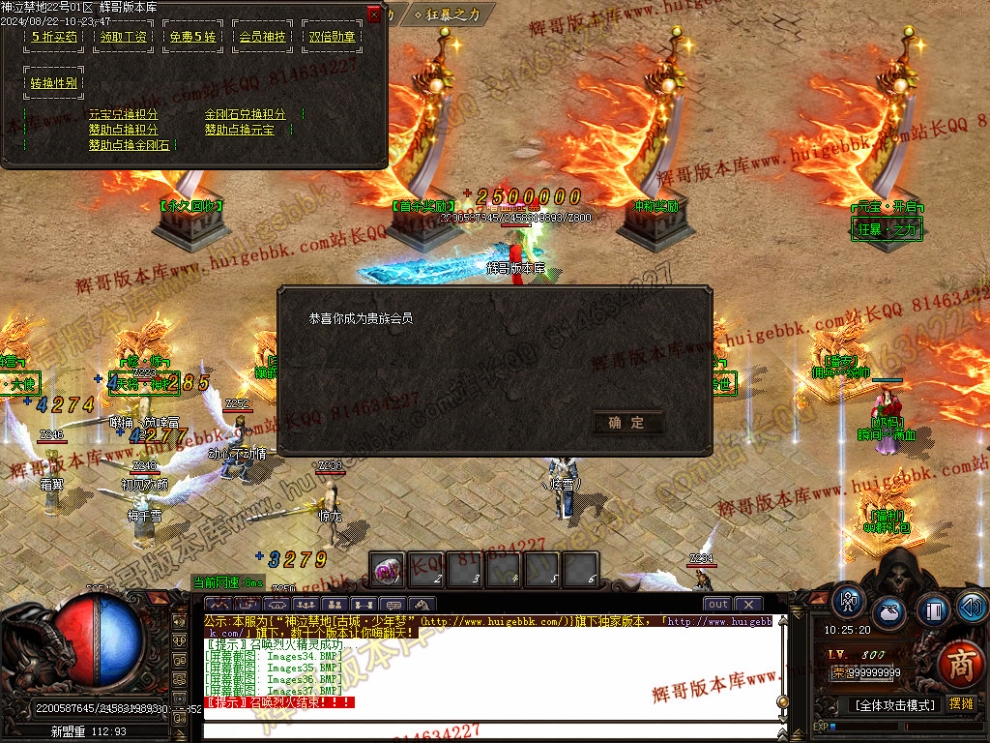
Task: Open the skill book icon
Action: 932,610
